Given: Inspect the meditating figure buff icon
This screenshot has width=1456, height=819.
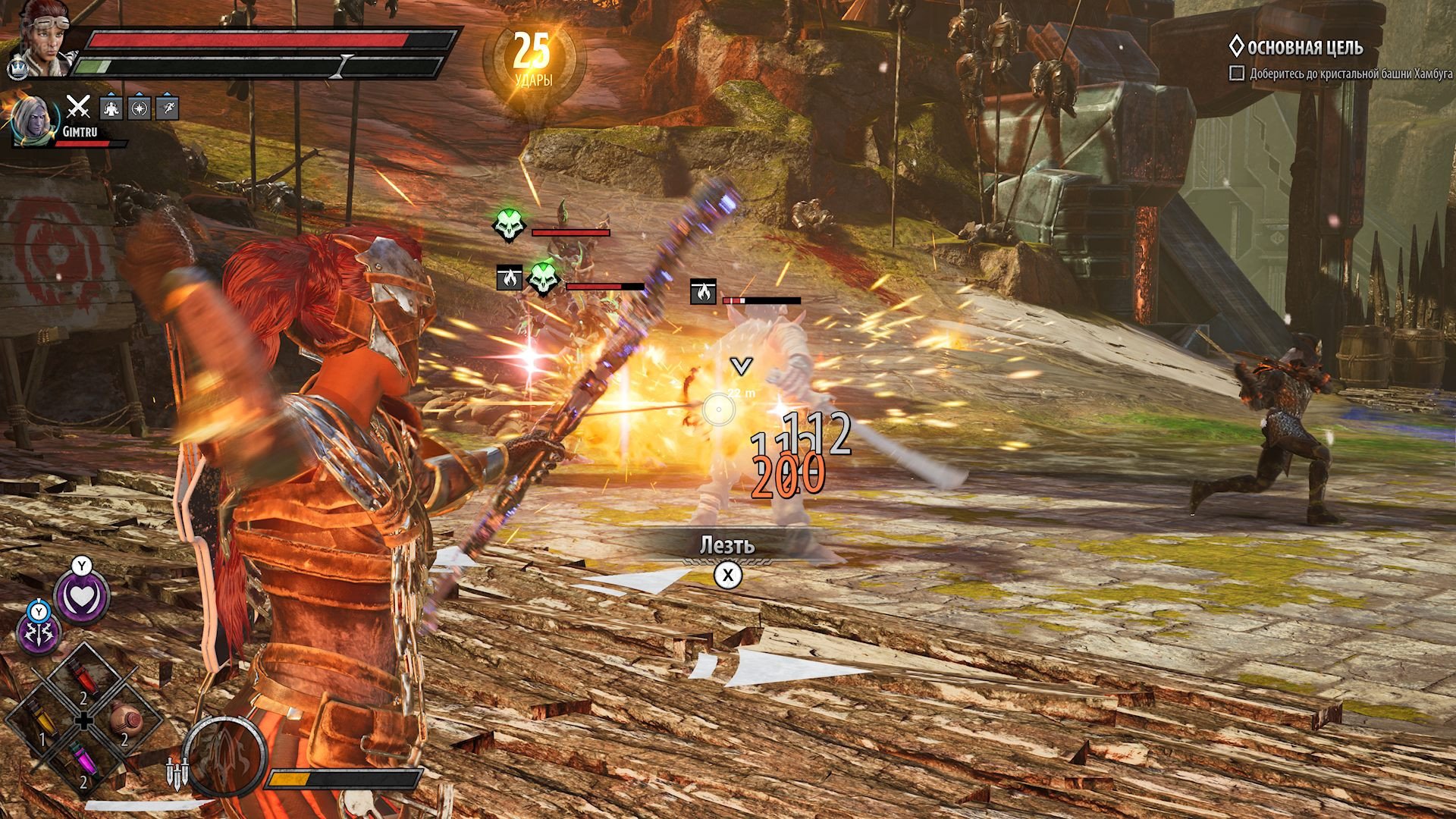Looking at the screenshot, I should [x=111, y=108].
